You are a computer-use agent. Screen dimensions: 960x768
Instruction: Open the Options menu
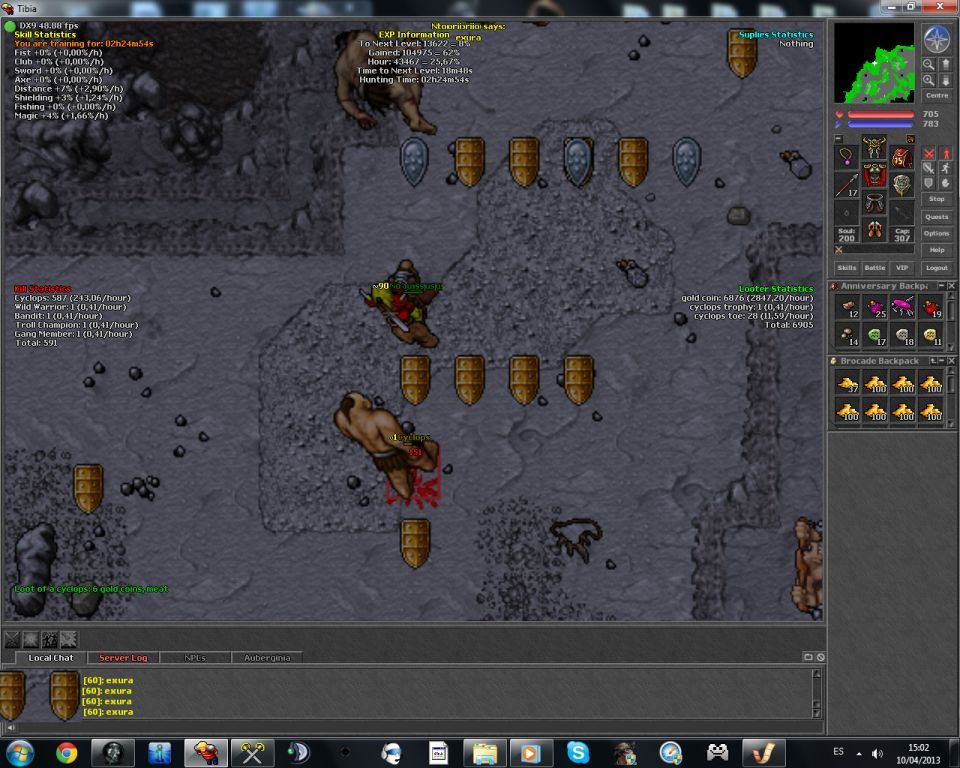point(937,233)
